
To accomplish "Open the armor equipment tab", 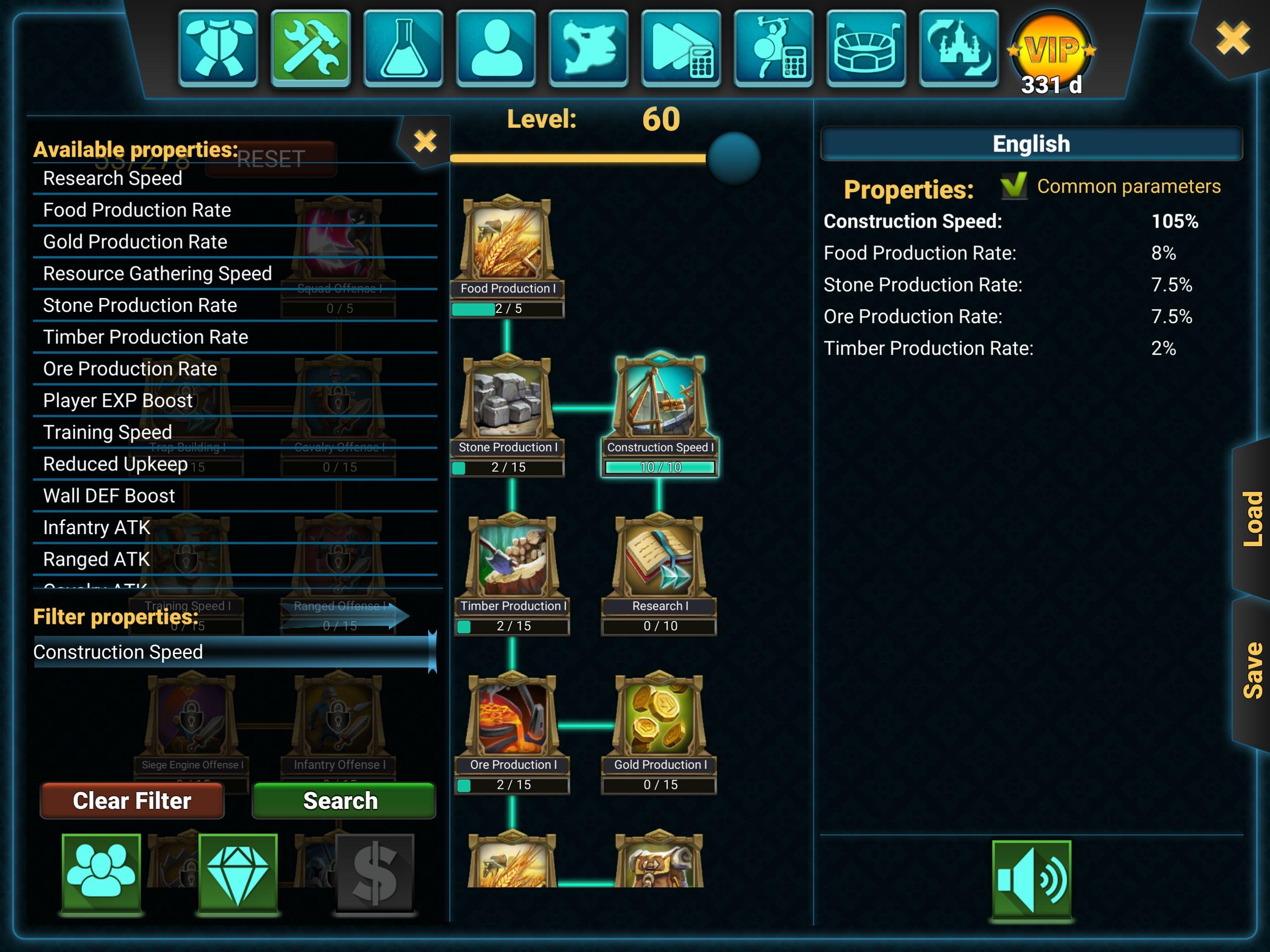I will click(x=218, y=48).
